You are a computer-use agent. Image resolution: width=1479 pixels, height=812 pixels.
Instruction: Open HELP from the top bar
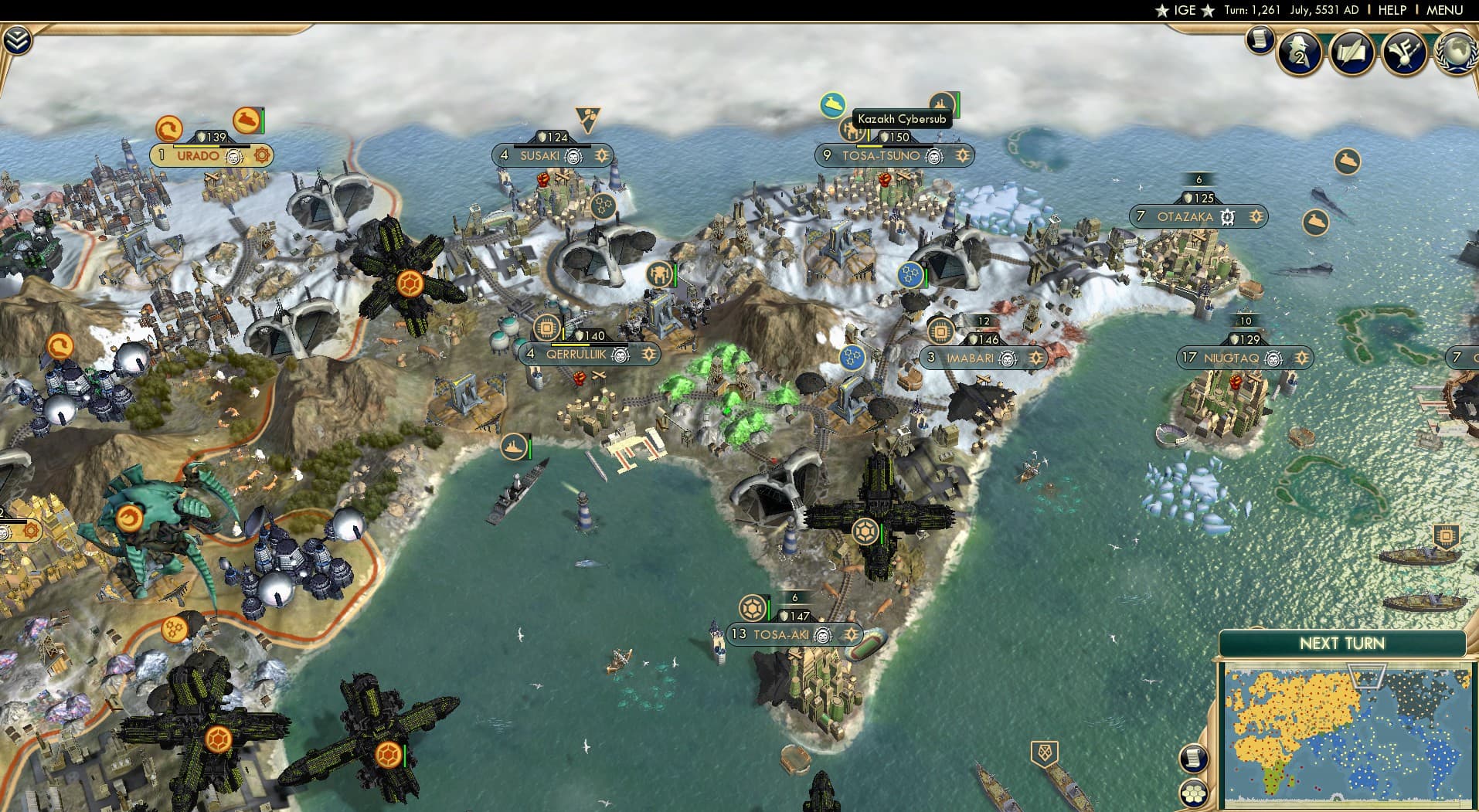[1391, 10]
